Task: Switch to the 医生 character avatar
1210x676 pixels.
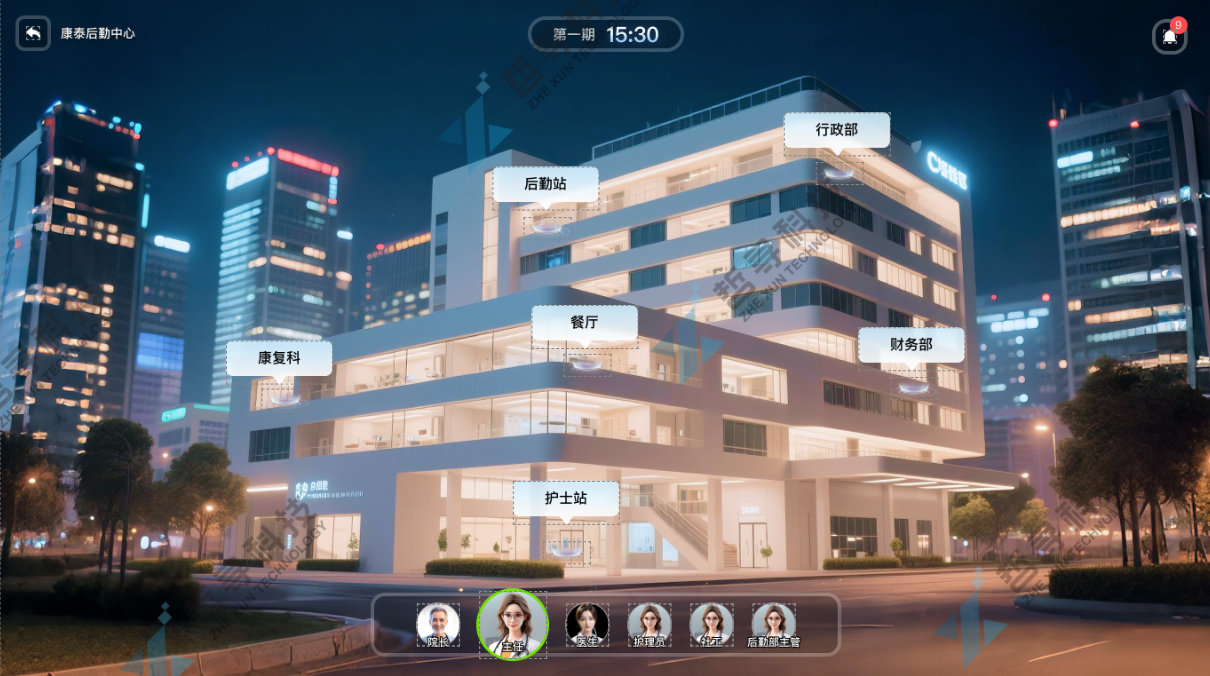Action: click(x=587, y=624)
